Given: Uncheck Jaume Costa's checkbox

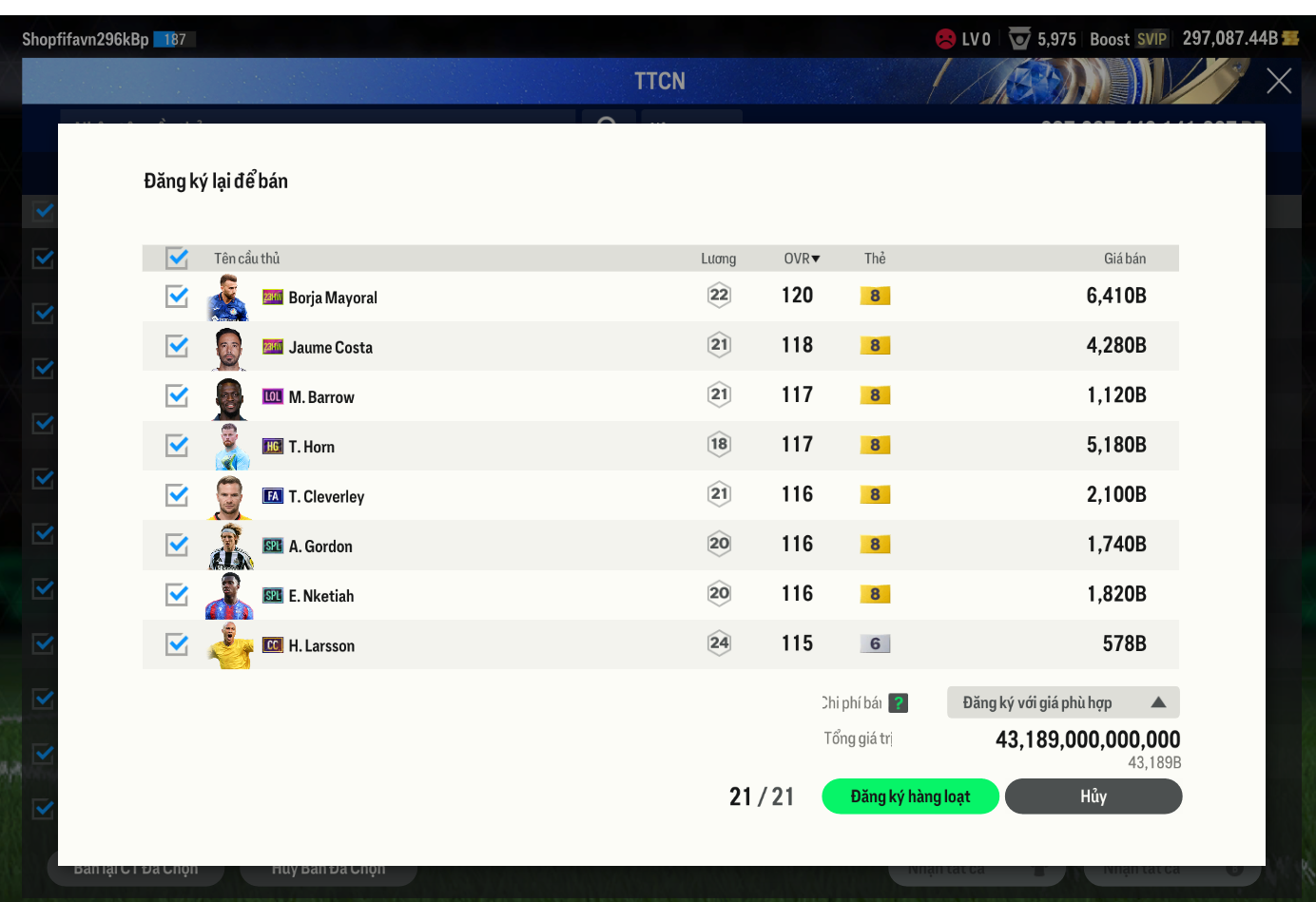Looking at the screenshot, I should pyautogui.click(x=177, y=346).
